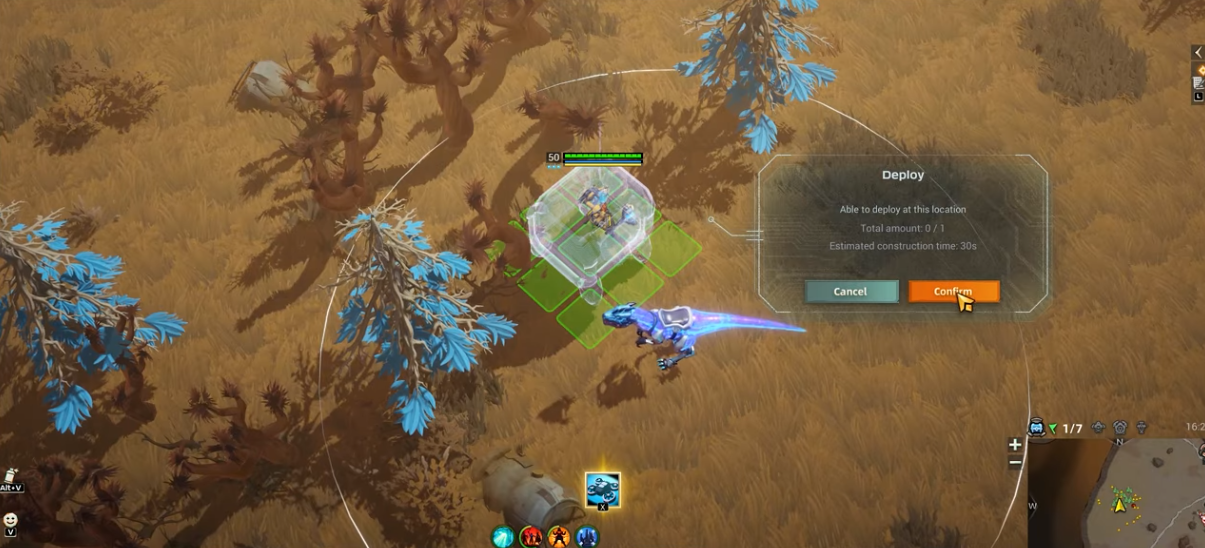The image size is (1205, 548).
Task: Trigger the orange flexing warrior skill
Action: coord(559,538)
